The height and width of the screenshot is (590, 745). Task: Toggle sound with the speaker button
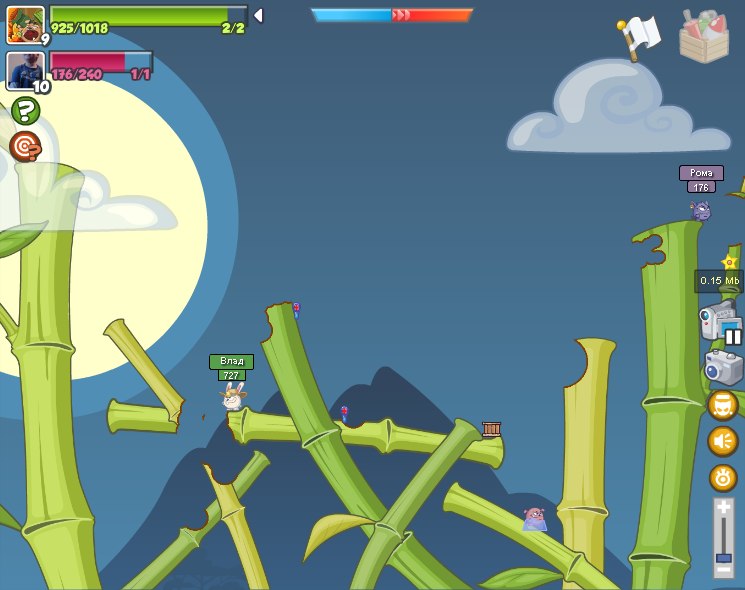coord(723,441)
